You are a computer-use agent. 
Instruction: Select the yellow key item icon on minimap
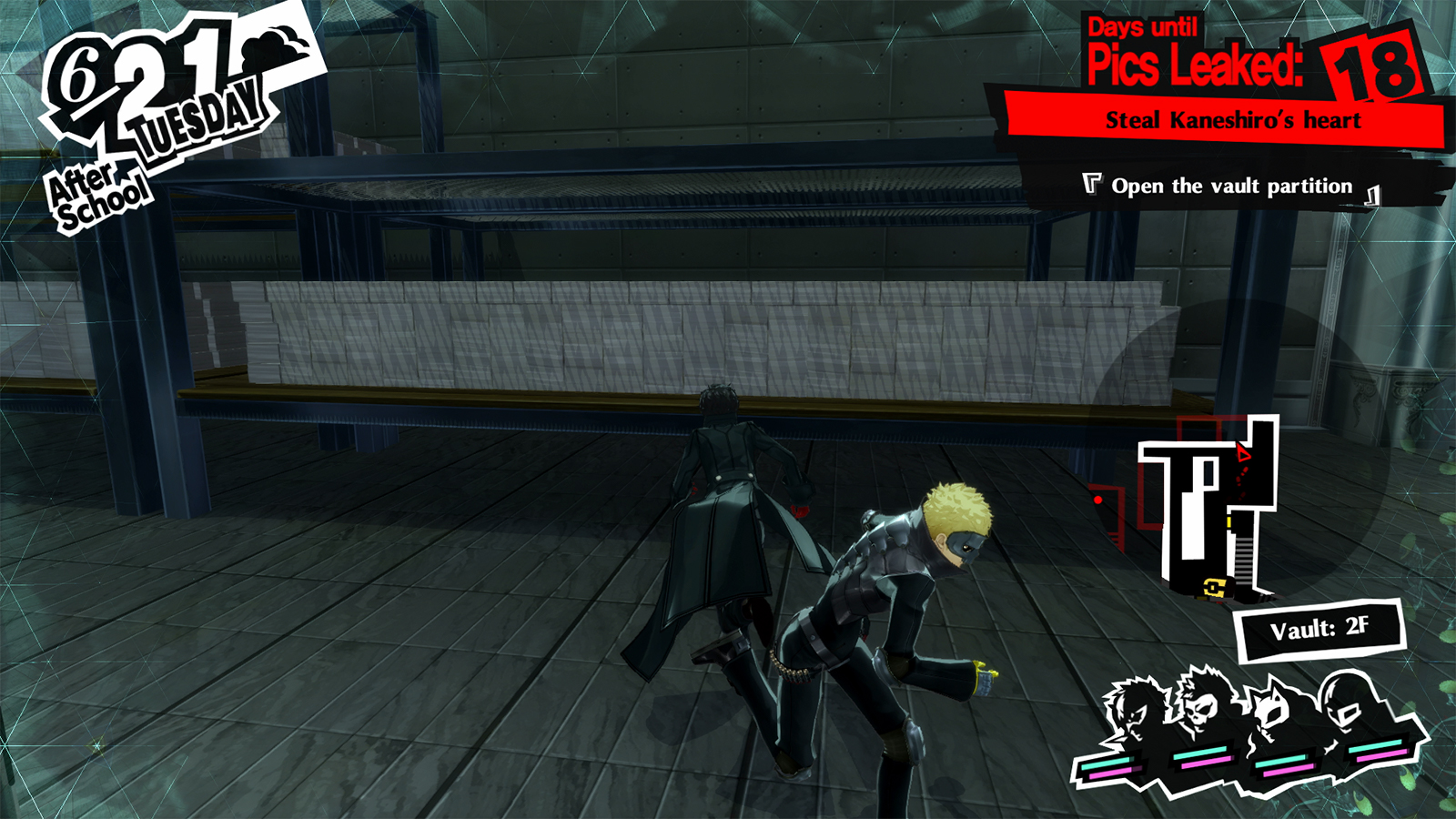(x=1228, y=521)
